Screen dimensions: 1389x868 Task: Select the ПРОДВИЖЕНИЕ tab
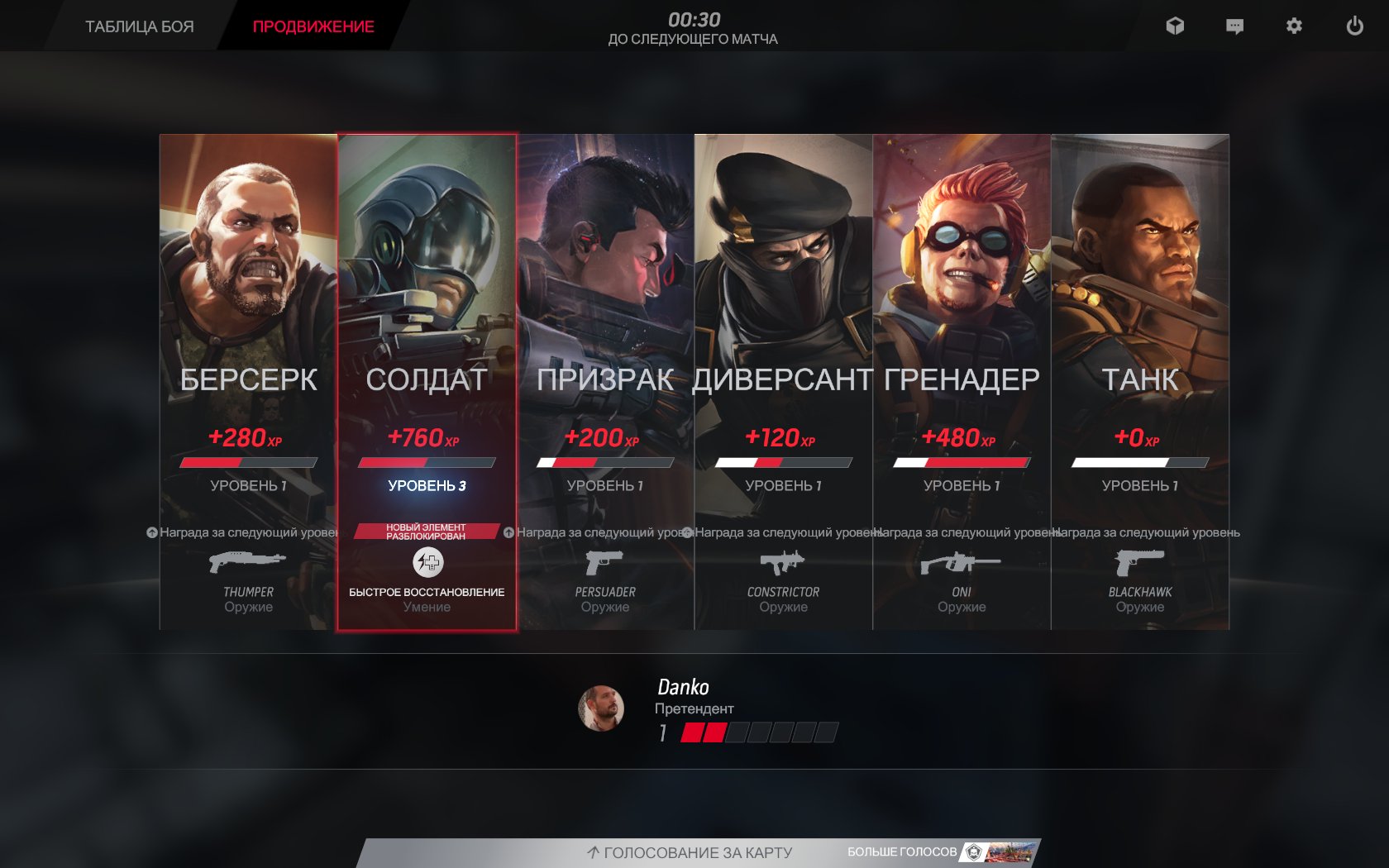(x=314, y=26)
